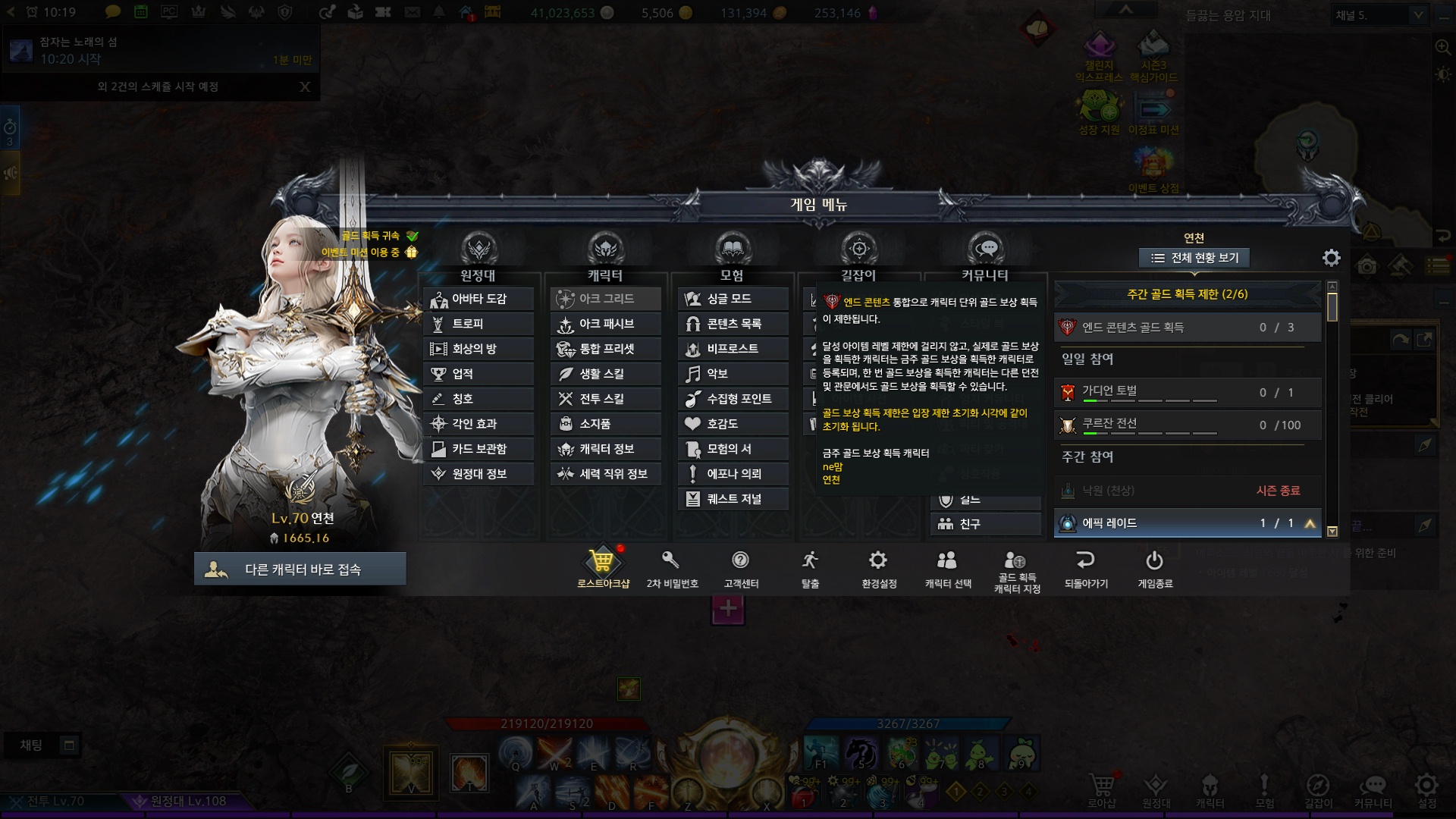Open the 퀘스트 저널 quest journal
Screen dimensions: 1456x819
(733, 499)
